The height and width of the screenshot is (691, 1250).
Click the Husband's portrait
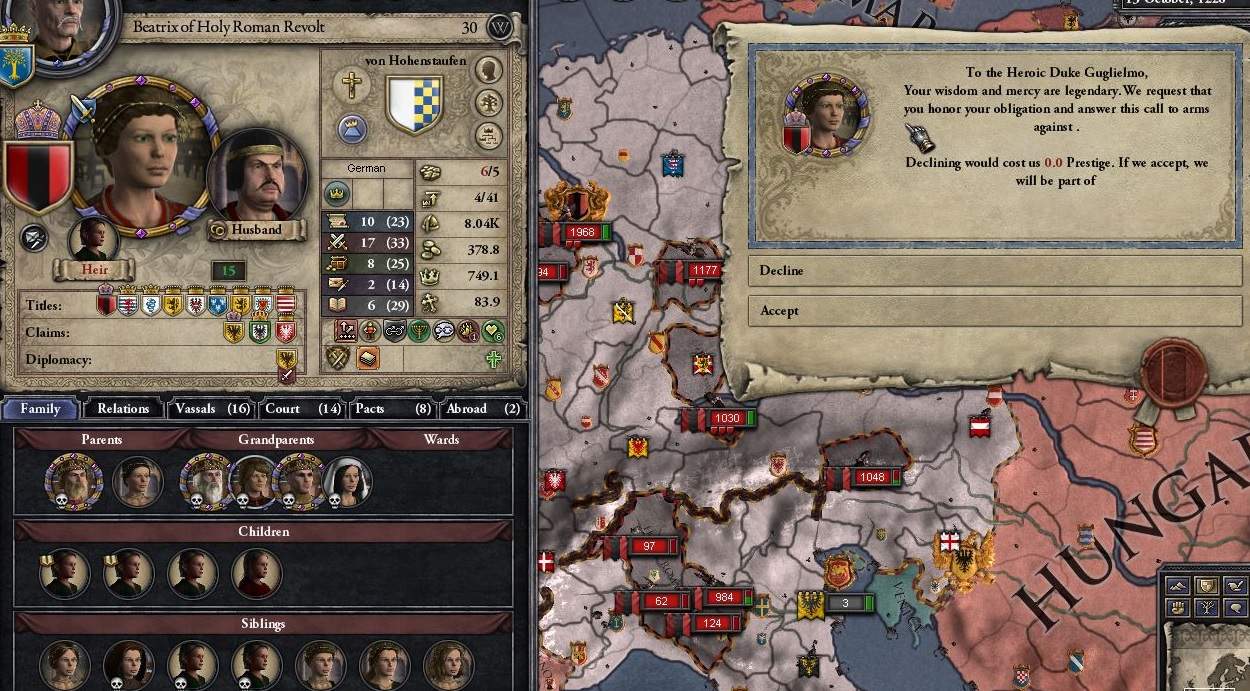[x=256, y=178]
